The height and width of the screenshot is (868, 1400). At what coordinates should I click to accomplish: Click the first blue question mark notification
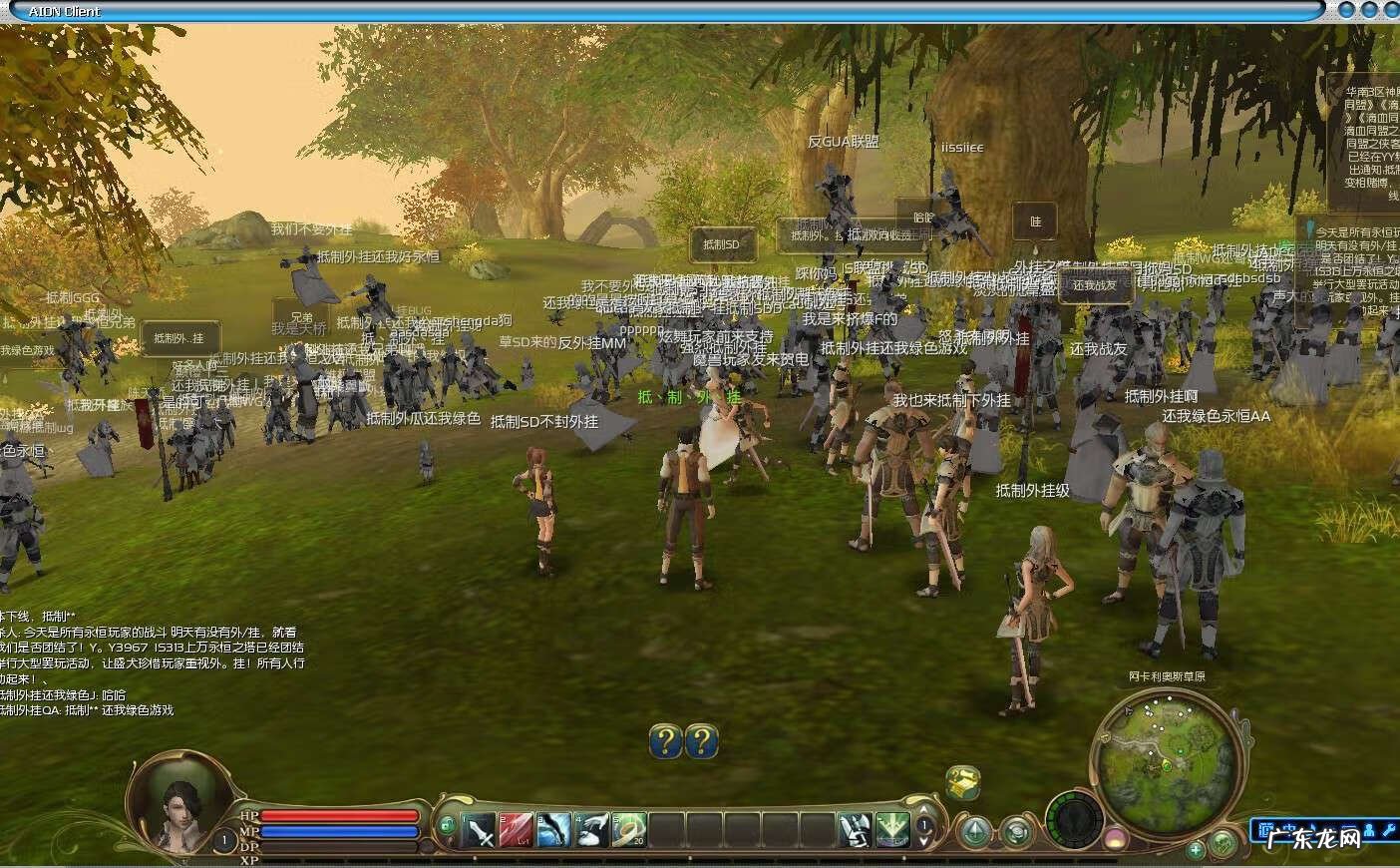[x=665, y=741]
